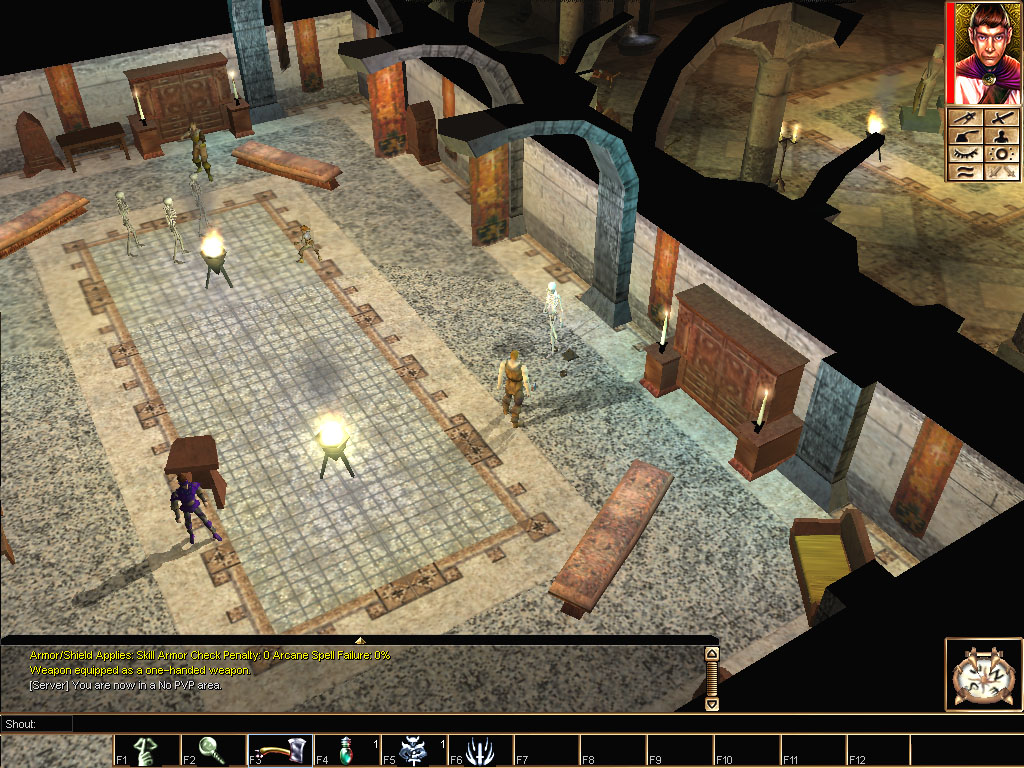This screenshot has width=1024, height=768.
Task: Click the crossed swords icon button
Action: pyautogui.click(x=1002, y=173)
